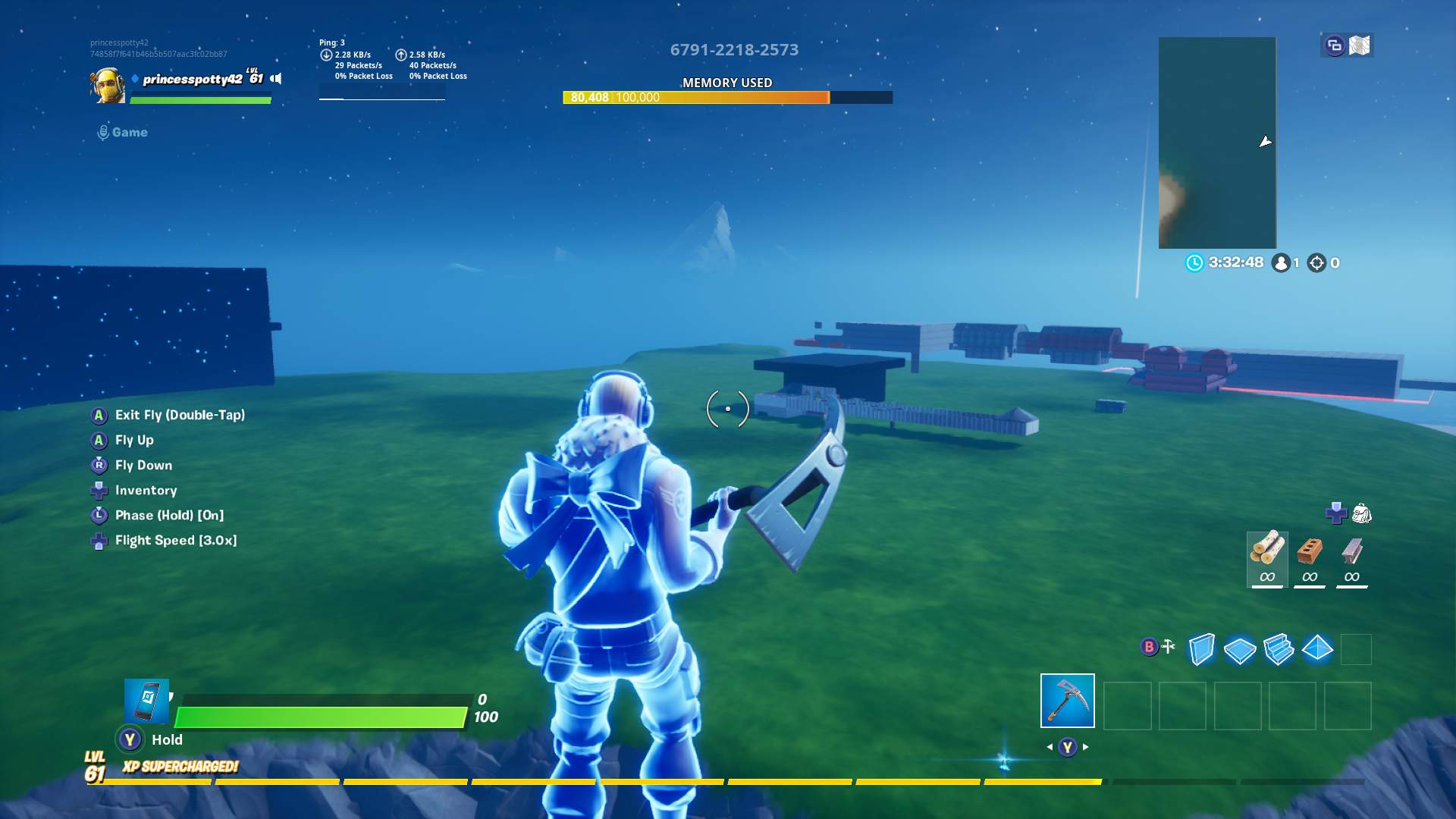Mute princesspotty42 with the speaker icon
Screen dimensions: 1456x819
pos(274,77)
